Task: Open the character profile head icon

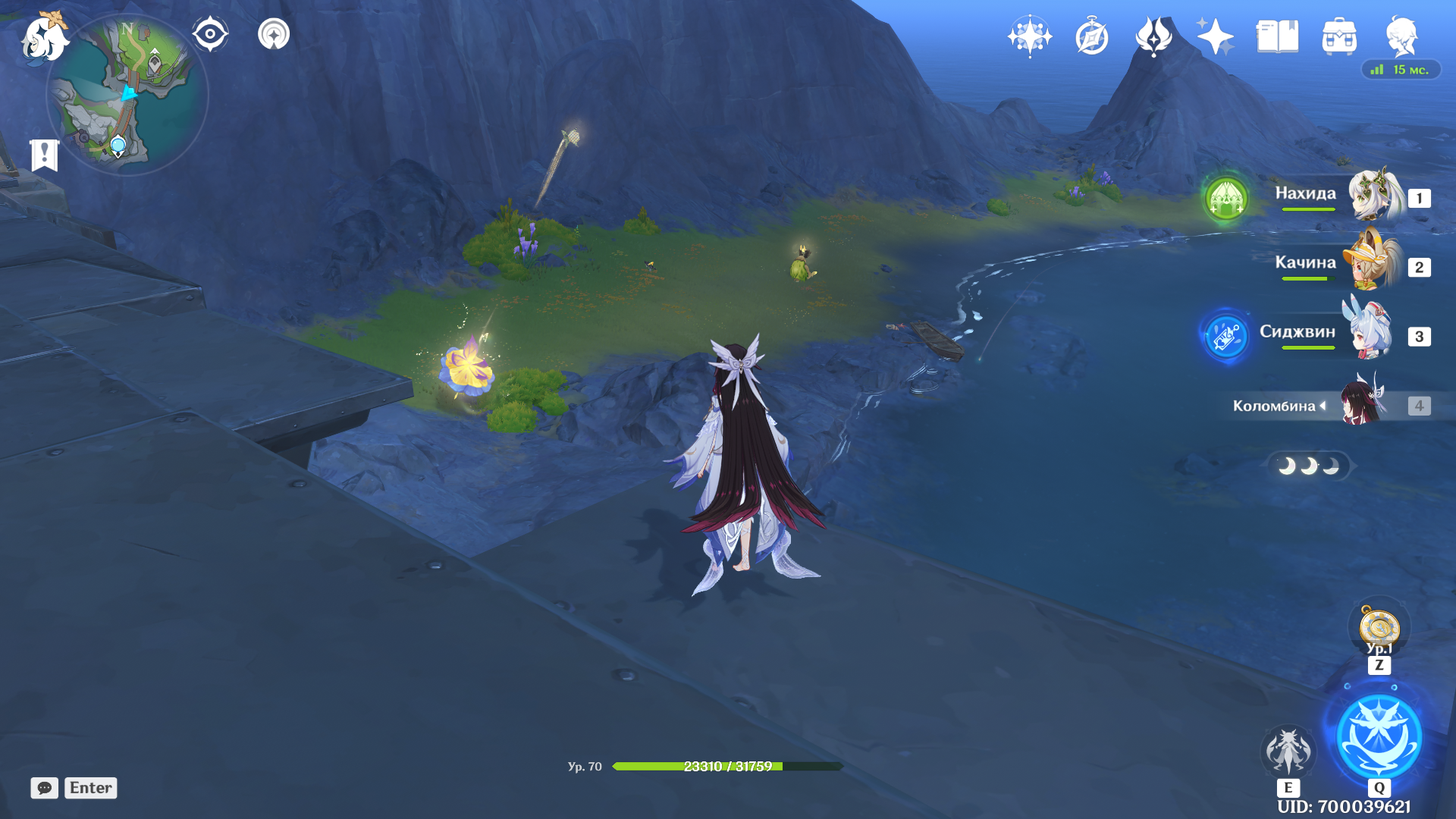Action: point(1401,36)
